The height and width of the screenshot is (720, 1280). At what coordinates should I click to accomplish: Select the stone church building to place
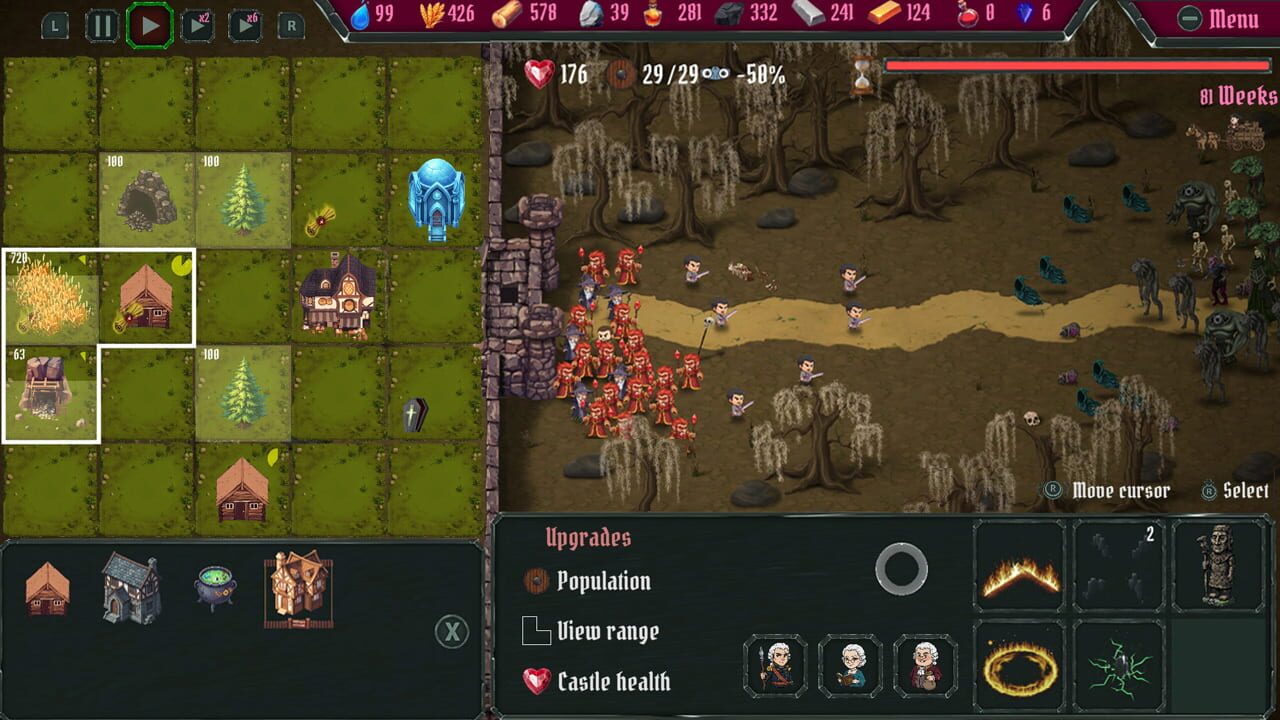132,586
